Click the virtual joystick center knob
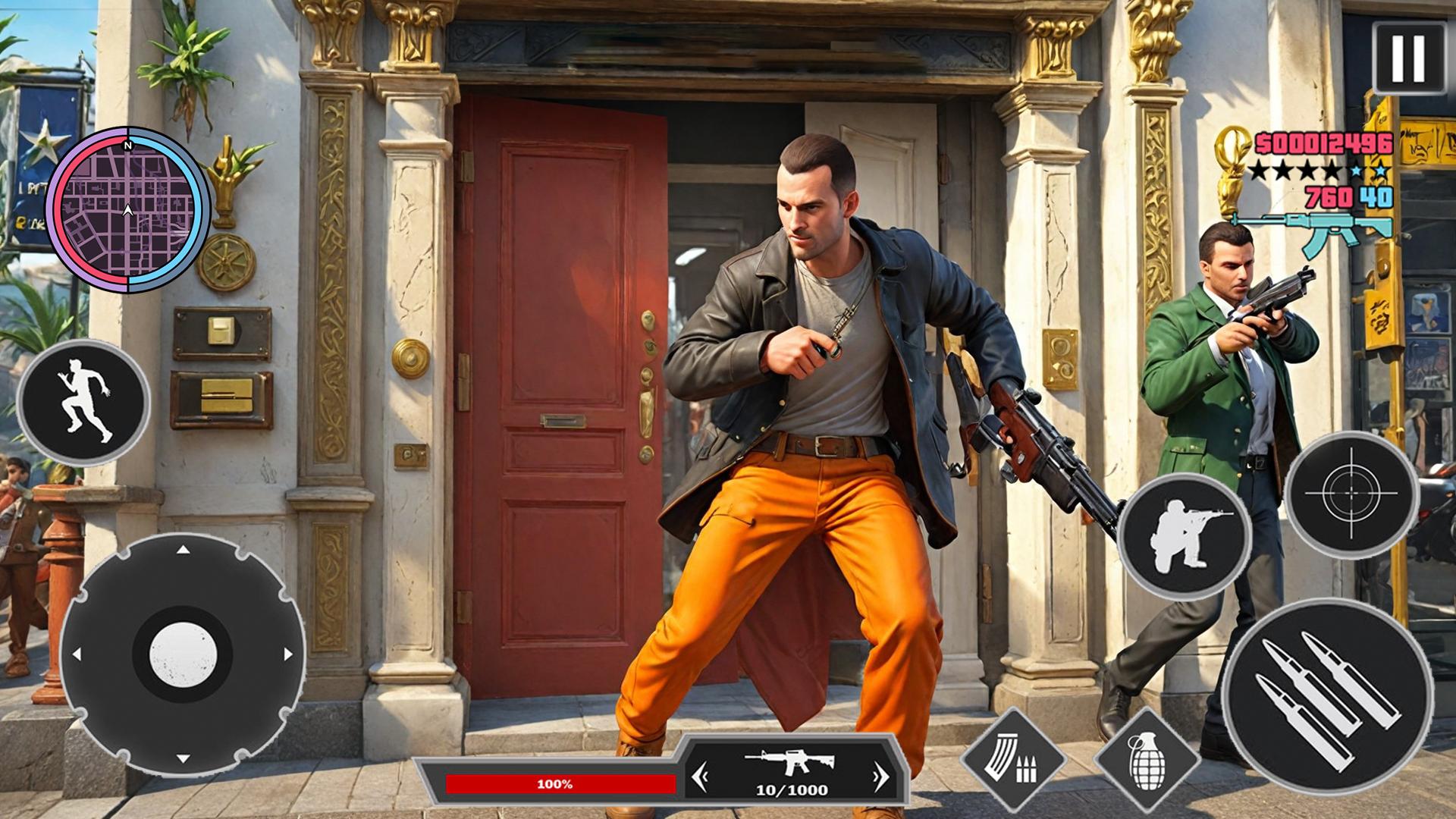Image resolution: width=1456 pixels, height=819 pixels. (183, 654)
